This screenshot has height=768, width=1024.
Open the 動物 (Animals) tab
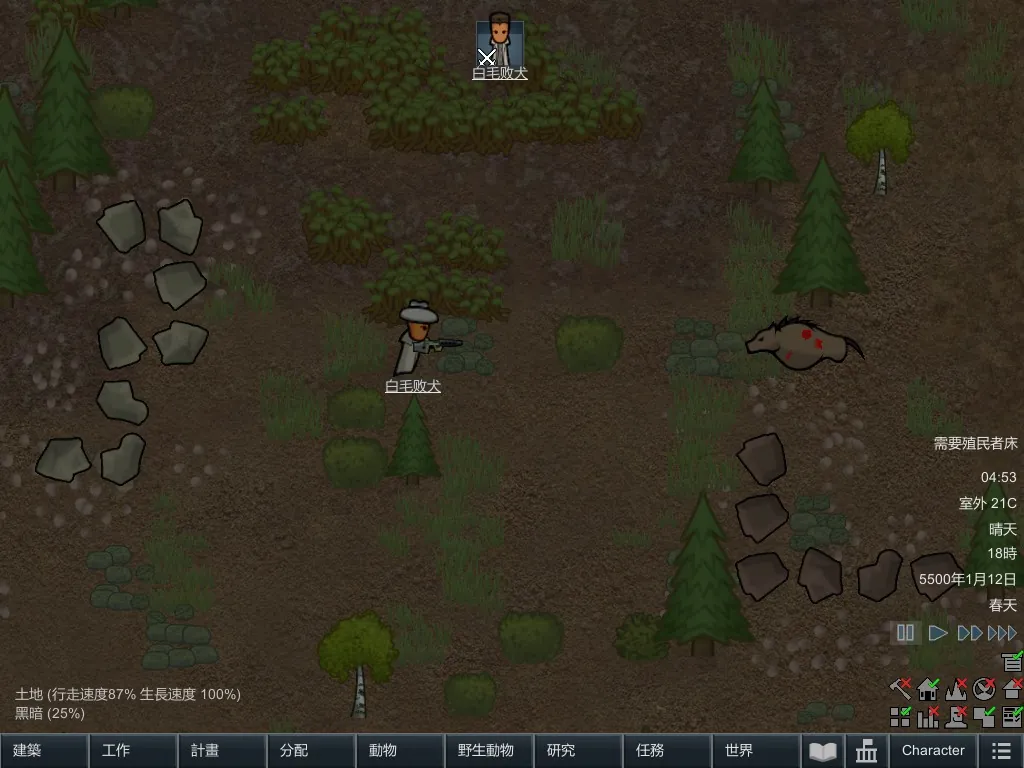pos(400,750)
